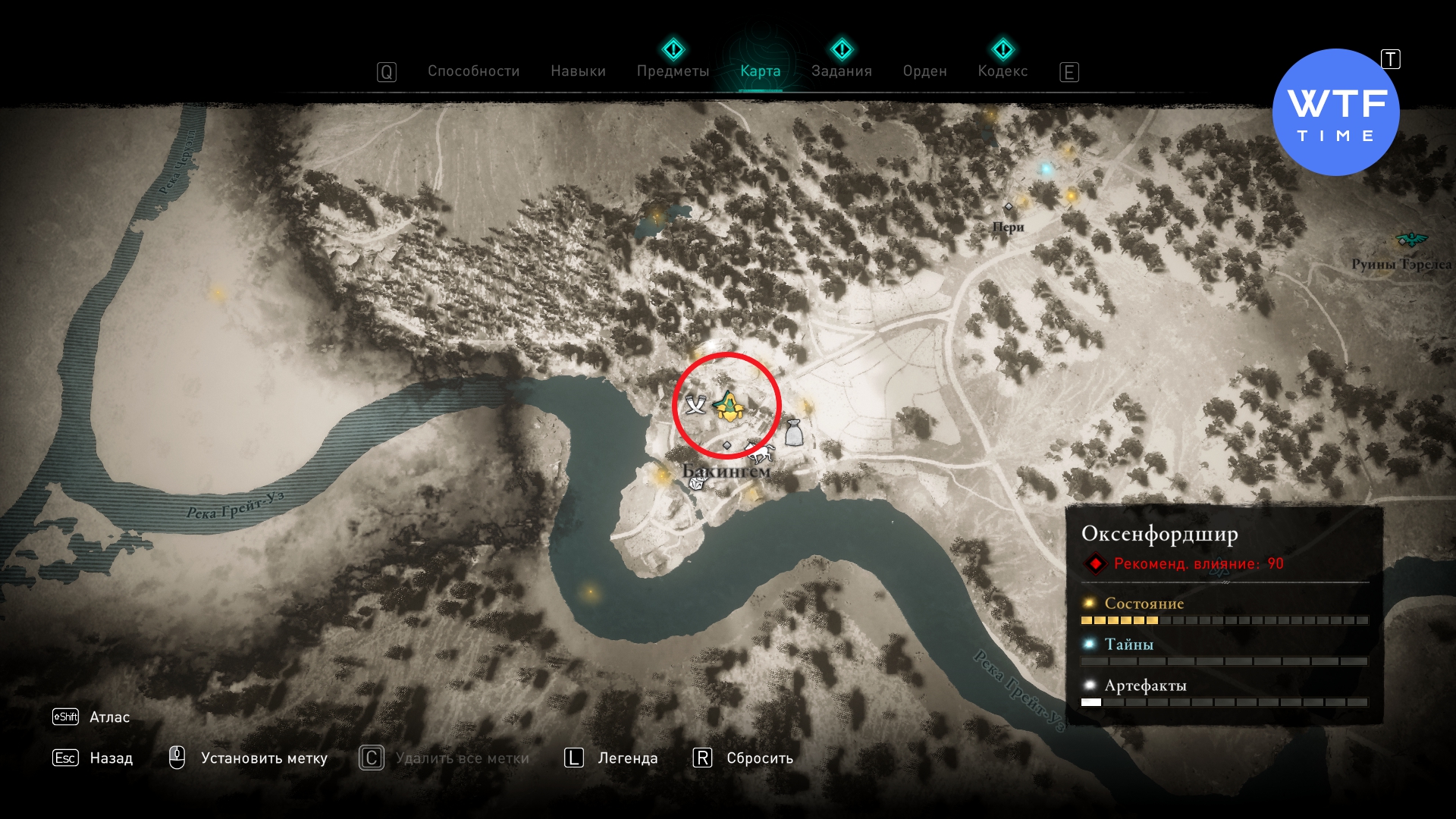The width and height of the screenshot is (1456, 819).
Task: Pick the white horse stable marker
Action: tap(760, 452)
